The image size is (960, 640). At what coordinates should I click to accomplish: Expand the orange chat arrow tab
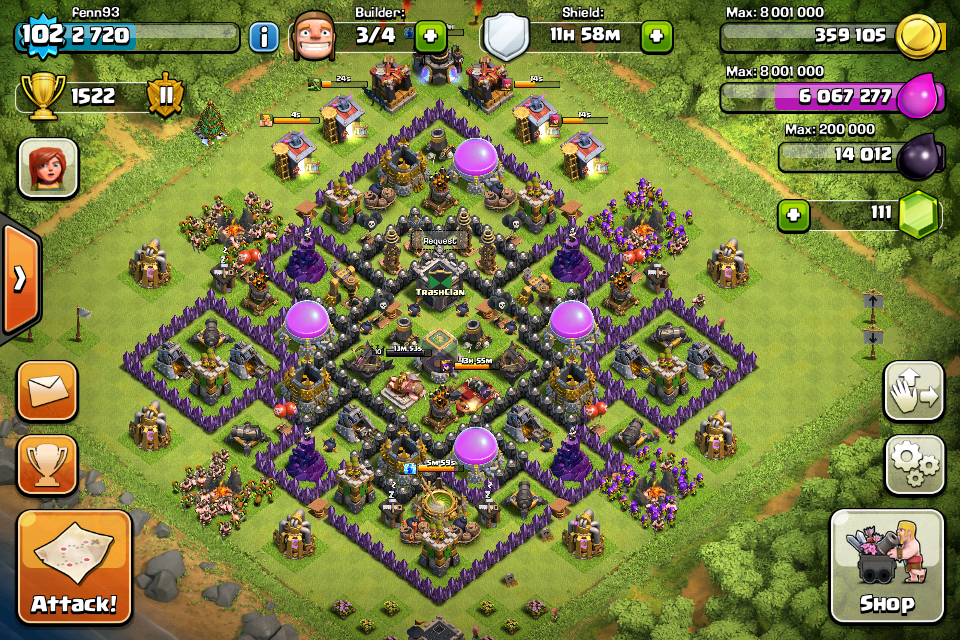click(x=19, y=279)
